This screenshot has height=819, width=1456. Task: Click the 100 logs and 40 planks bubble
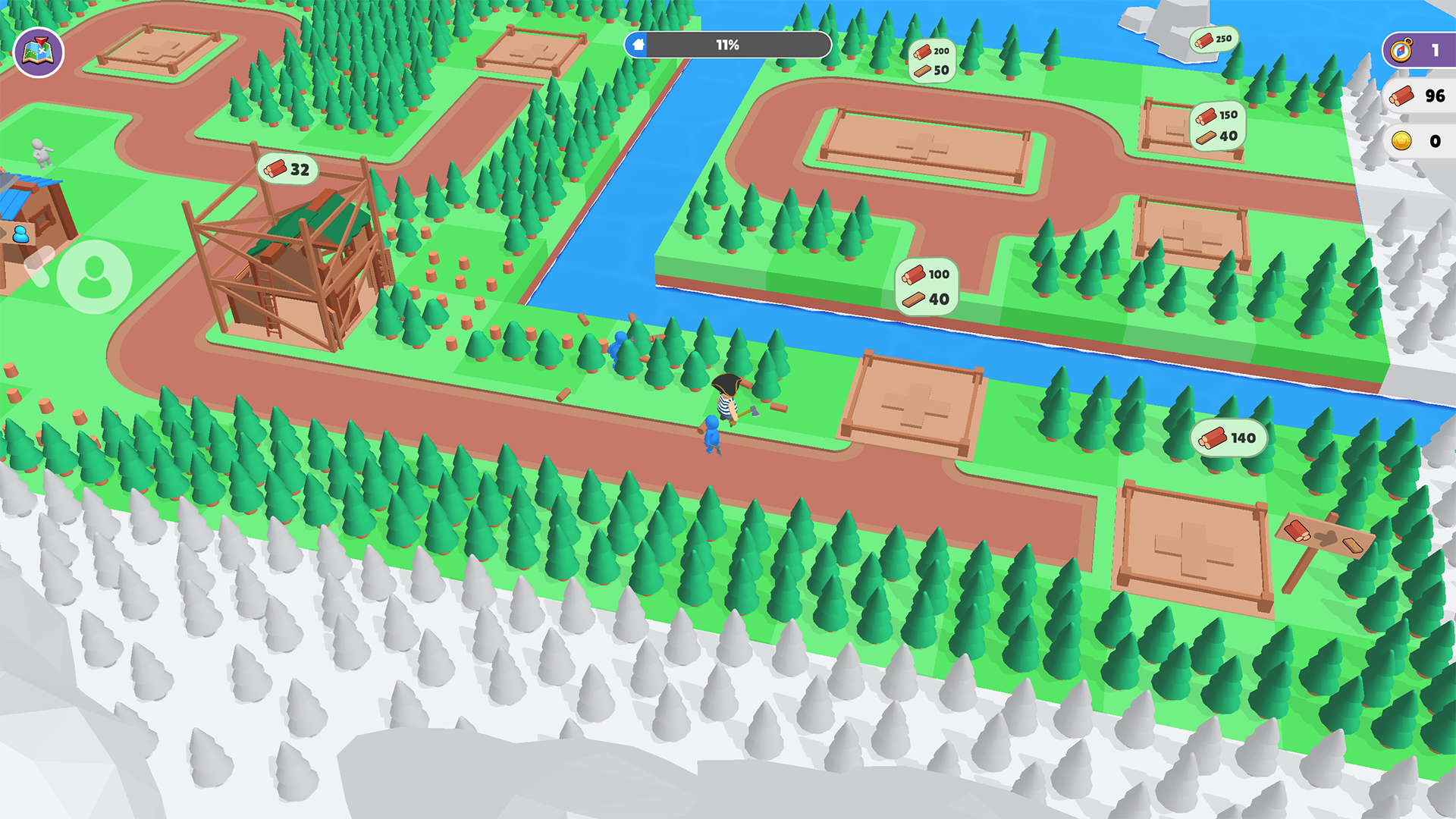[927, 284]
